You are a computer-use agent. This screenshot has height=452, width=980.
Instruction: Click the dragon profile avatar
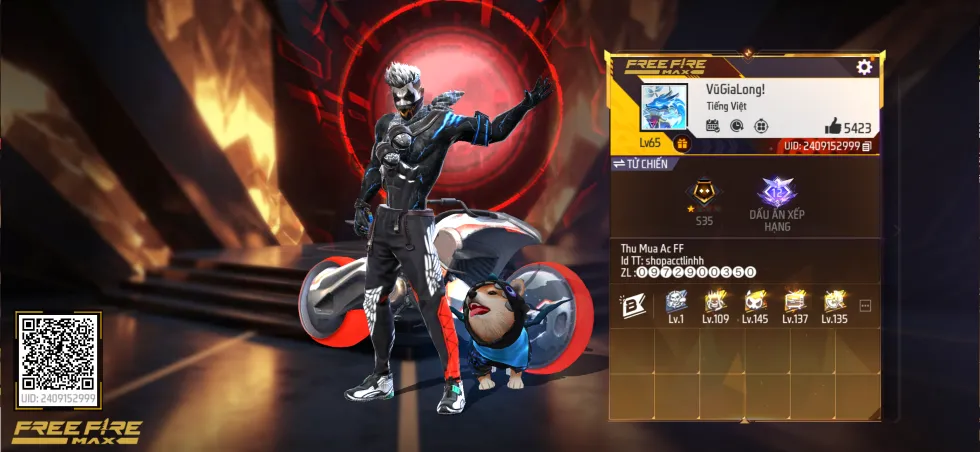pos(664,108)
